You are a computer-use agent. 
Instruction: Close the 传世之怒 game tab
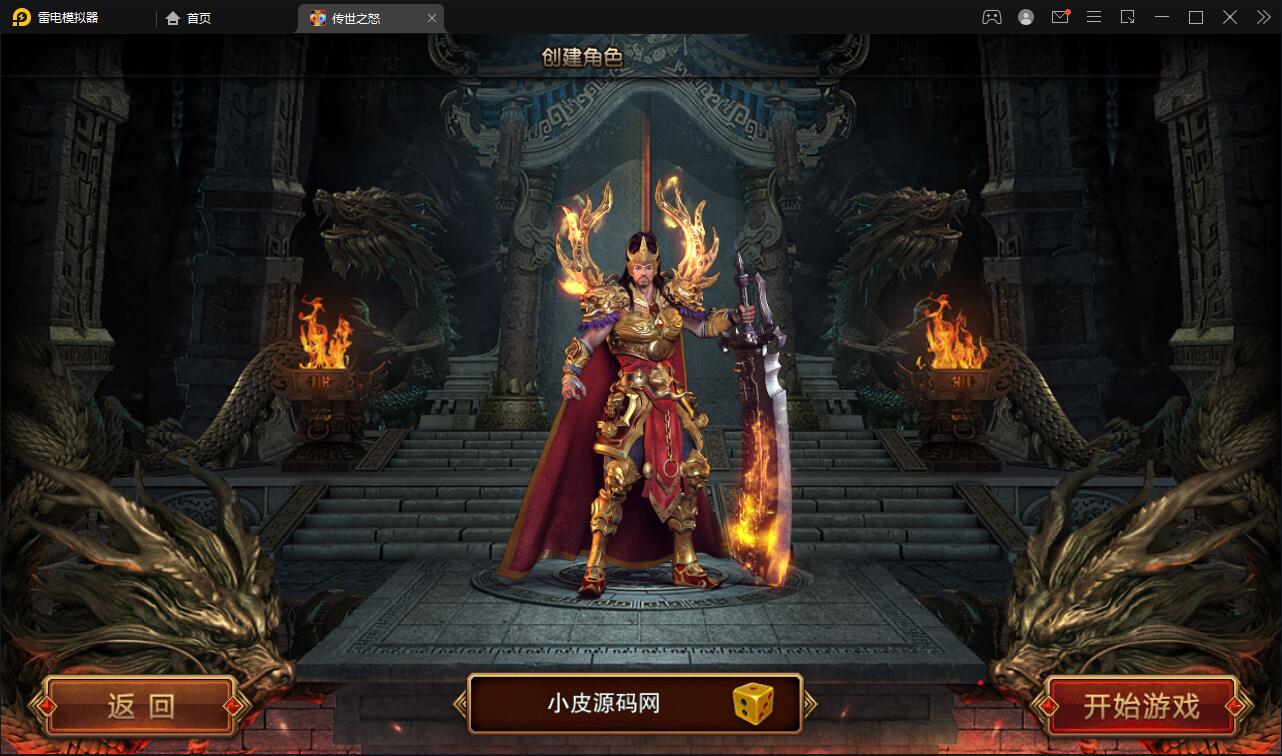(x=432, y=17)
